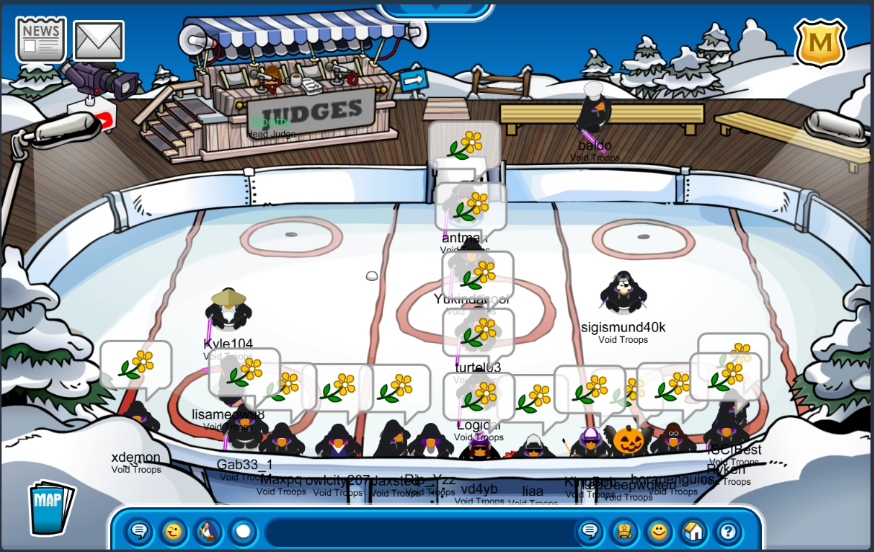Screen dimensions: 874x552
Task: Open the newspaper icon
Action: click(40, 39)
